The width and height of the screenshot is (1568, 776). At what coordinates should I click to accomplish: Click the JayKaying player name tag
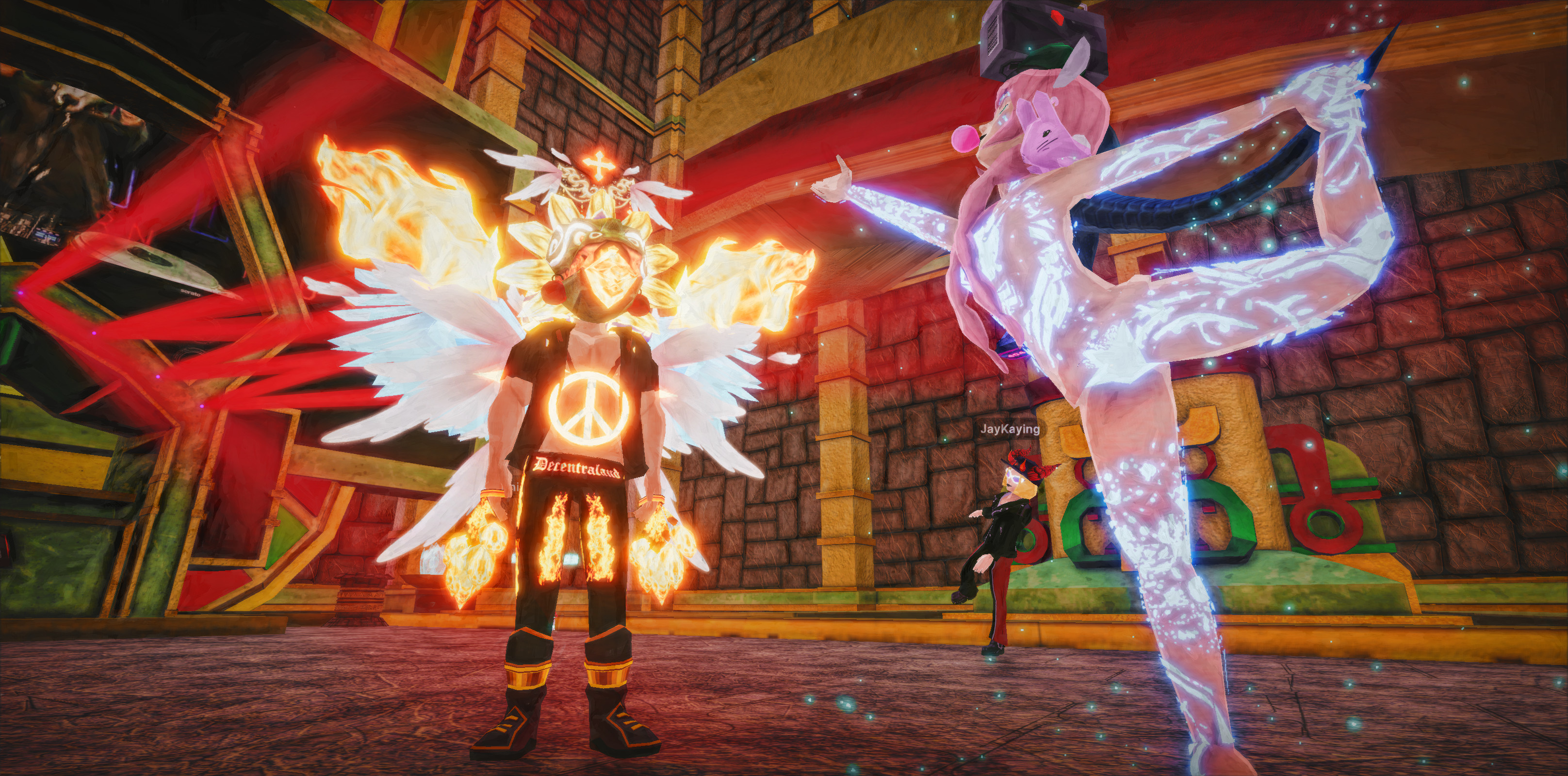[x=1009, y=429]
